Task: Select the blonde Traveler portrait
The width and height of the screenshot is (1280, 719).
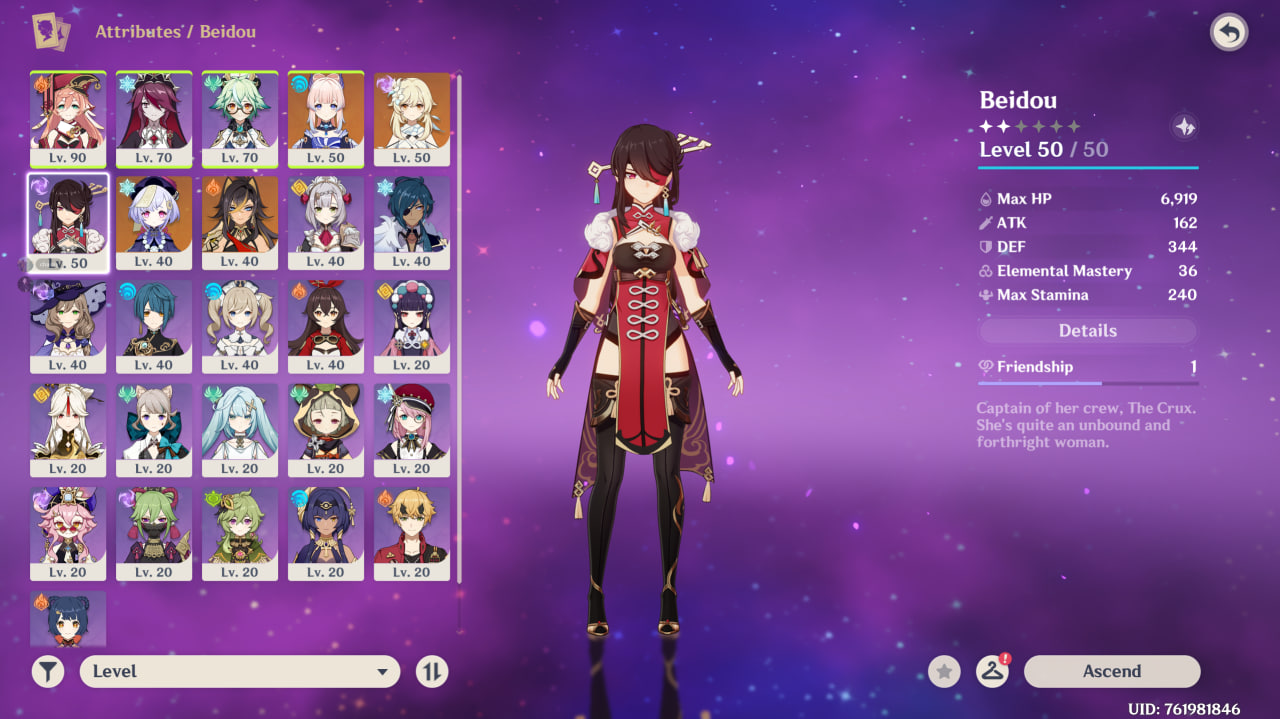Action: tap(412, 118)
